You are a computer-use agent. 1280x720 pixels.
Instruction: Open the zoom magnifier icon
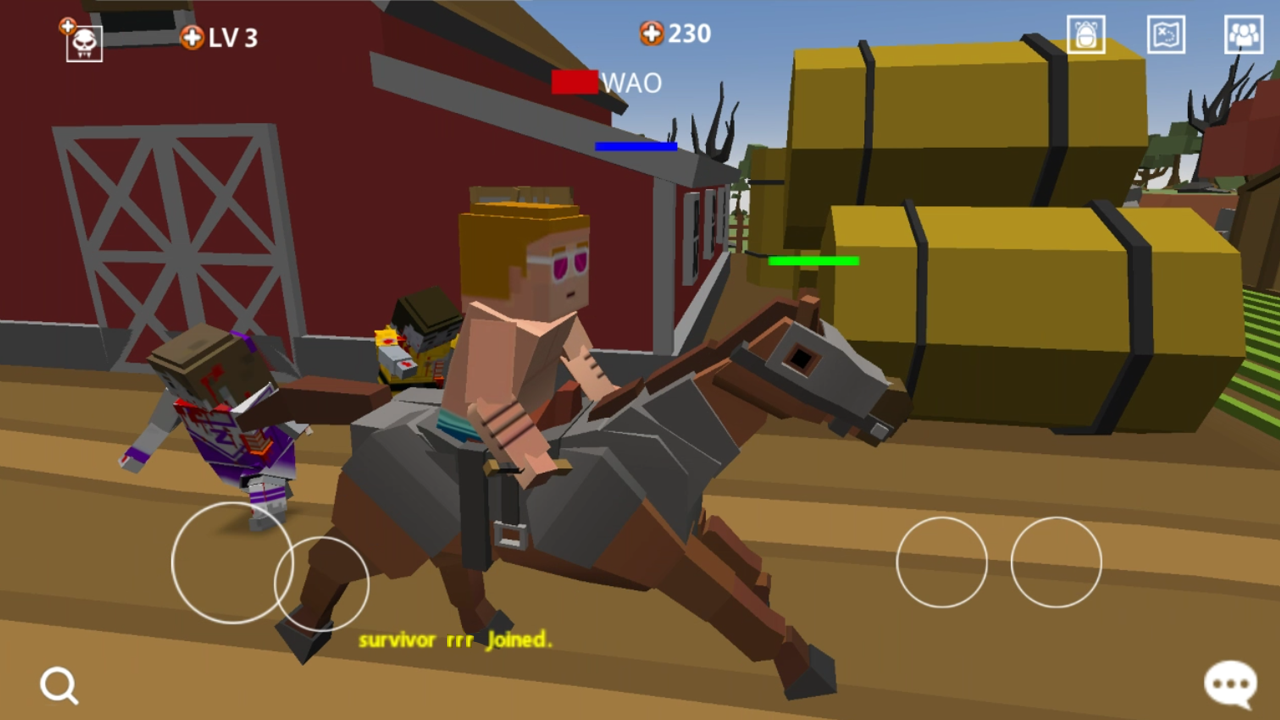(x=58, y=685)
